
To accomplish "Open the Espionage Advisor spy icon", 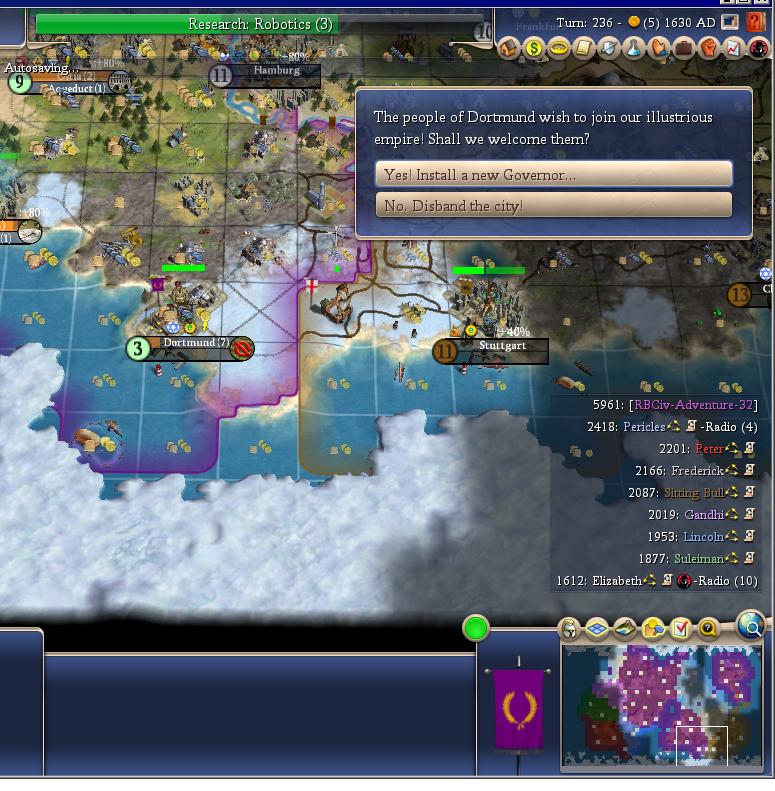I will pos(758,48).
